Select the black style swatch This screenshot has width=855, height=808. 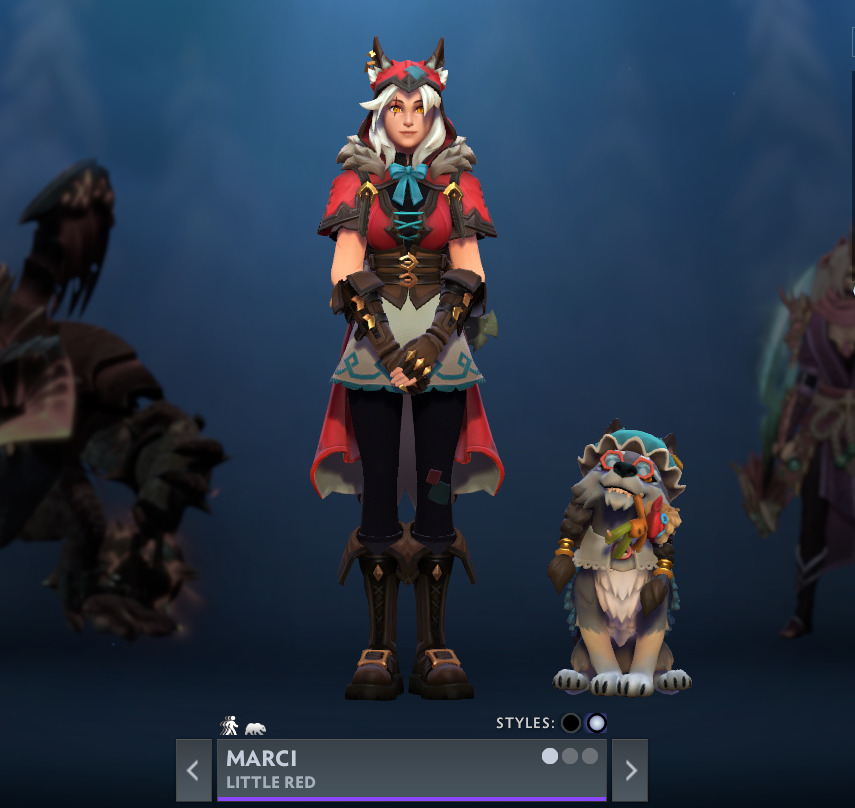(571, 723)
